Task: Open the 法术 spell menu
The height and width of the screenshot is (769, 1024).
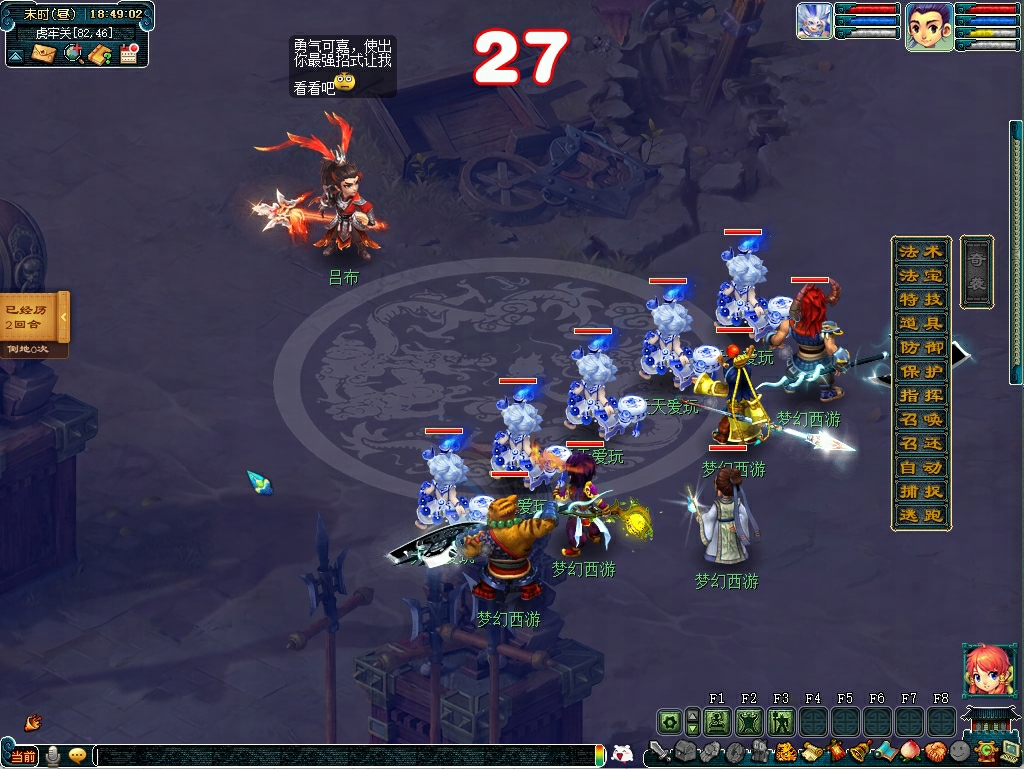Action: click(x=920, y=251)
